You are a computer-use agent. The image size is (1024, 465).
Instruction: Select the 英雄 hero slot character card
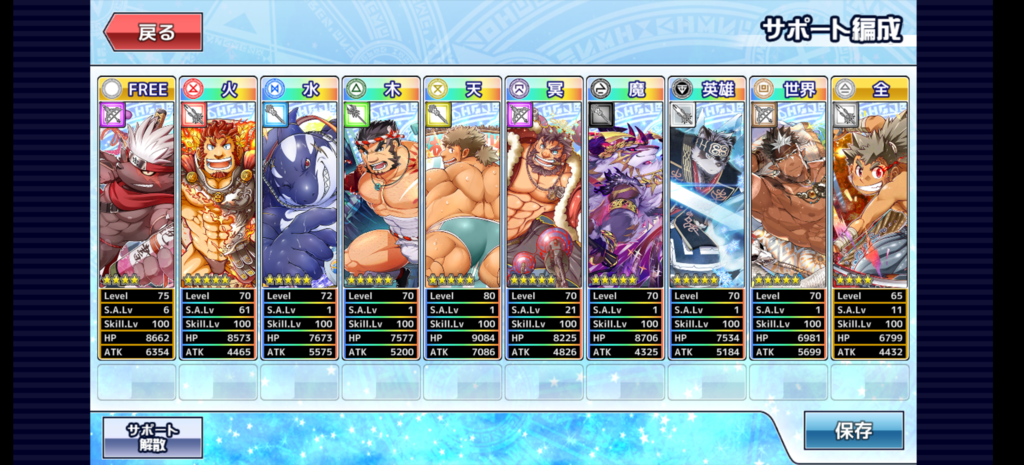[x=707, y=195]
